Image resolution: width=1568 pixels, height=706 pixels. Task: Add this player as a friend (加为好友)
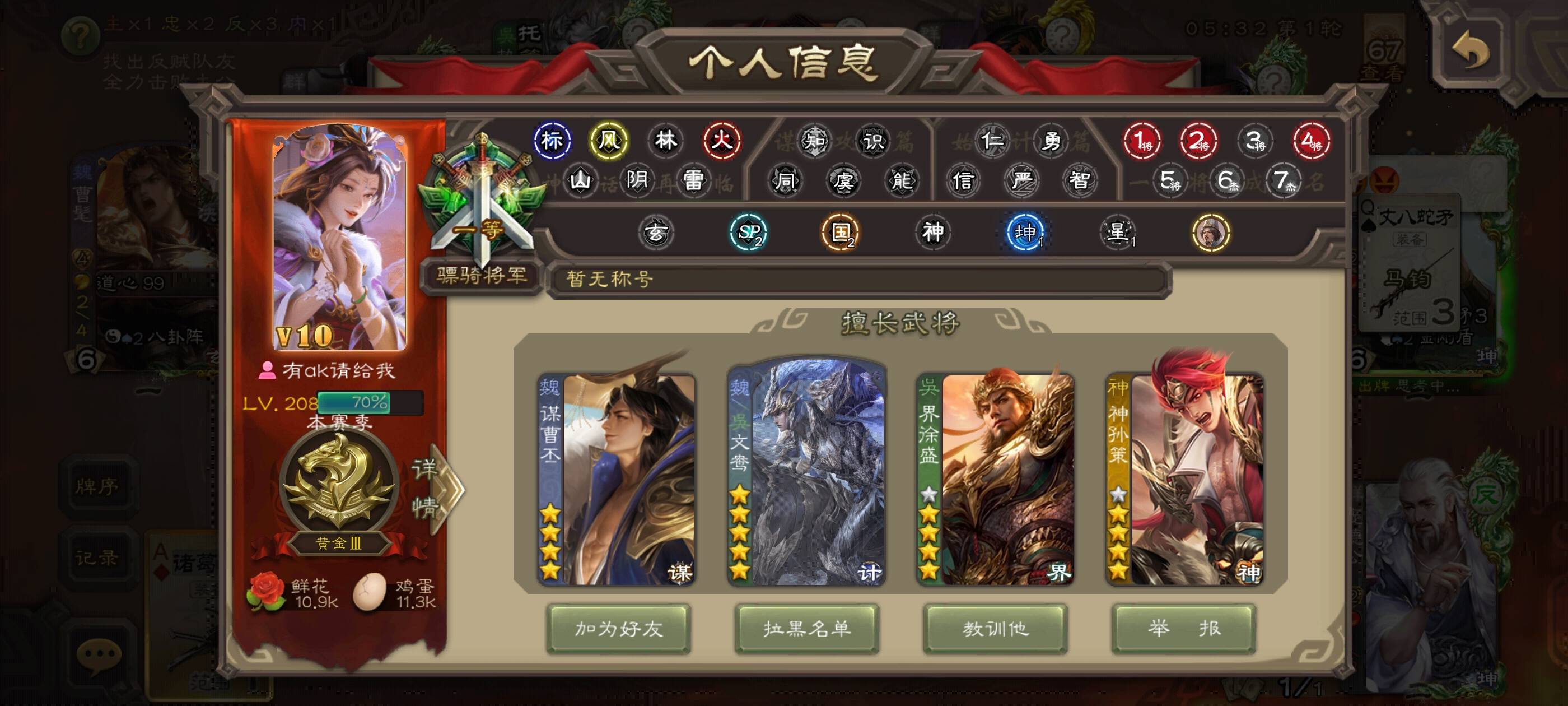[618, 629]
